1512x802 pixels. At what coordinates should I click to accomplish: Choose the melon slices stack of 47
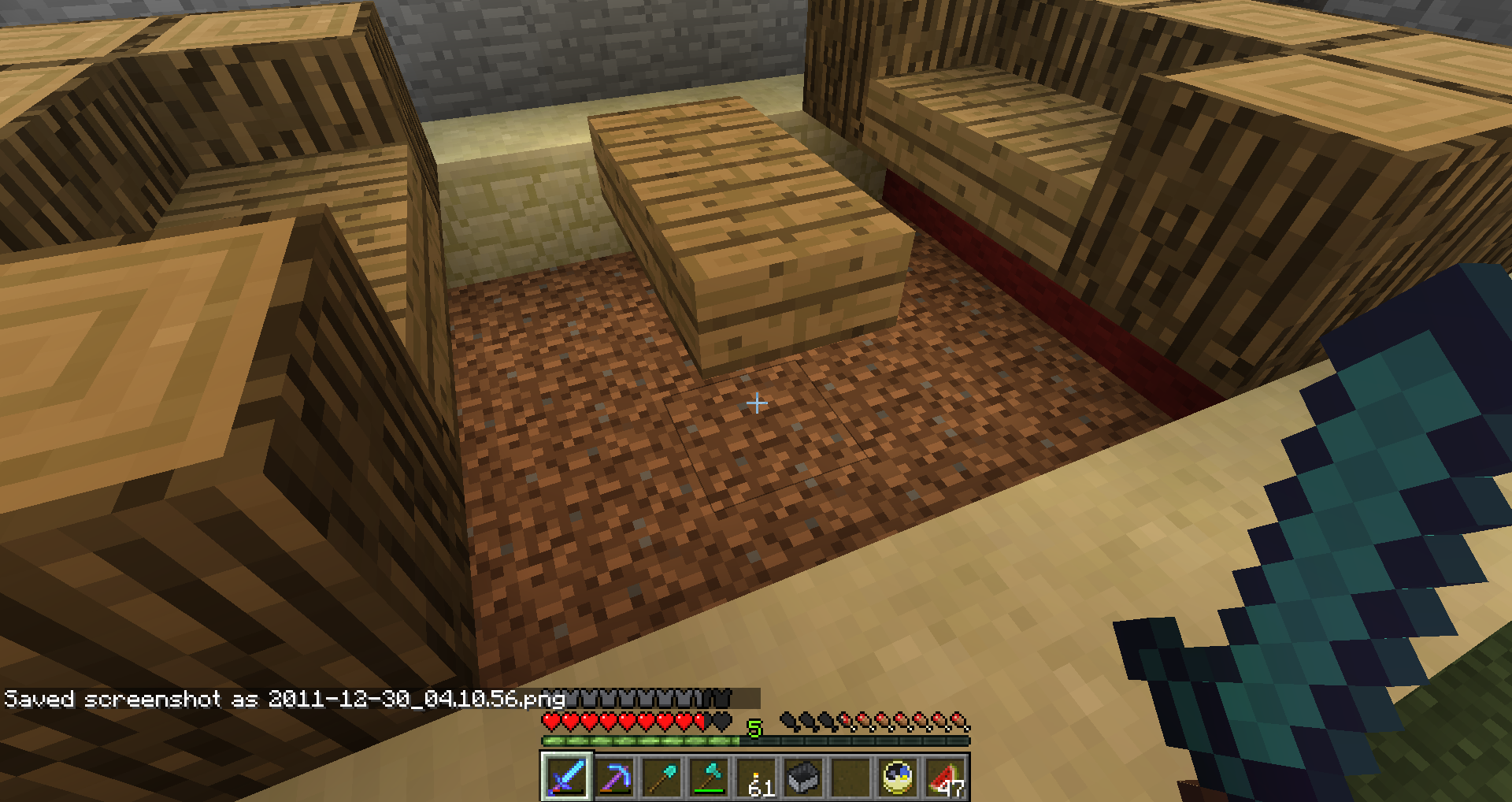click(945, 777)
